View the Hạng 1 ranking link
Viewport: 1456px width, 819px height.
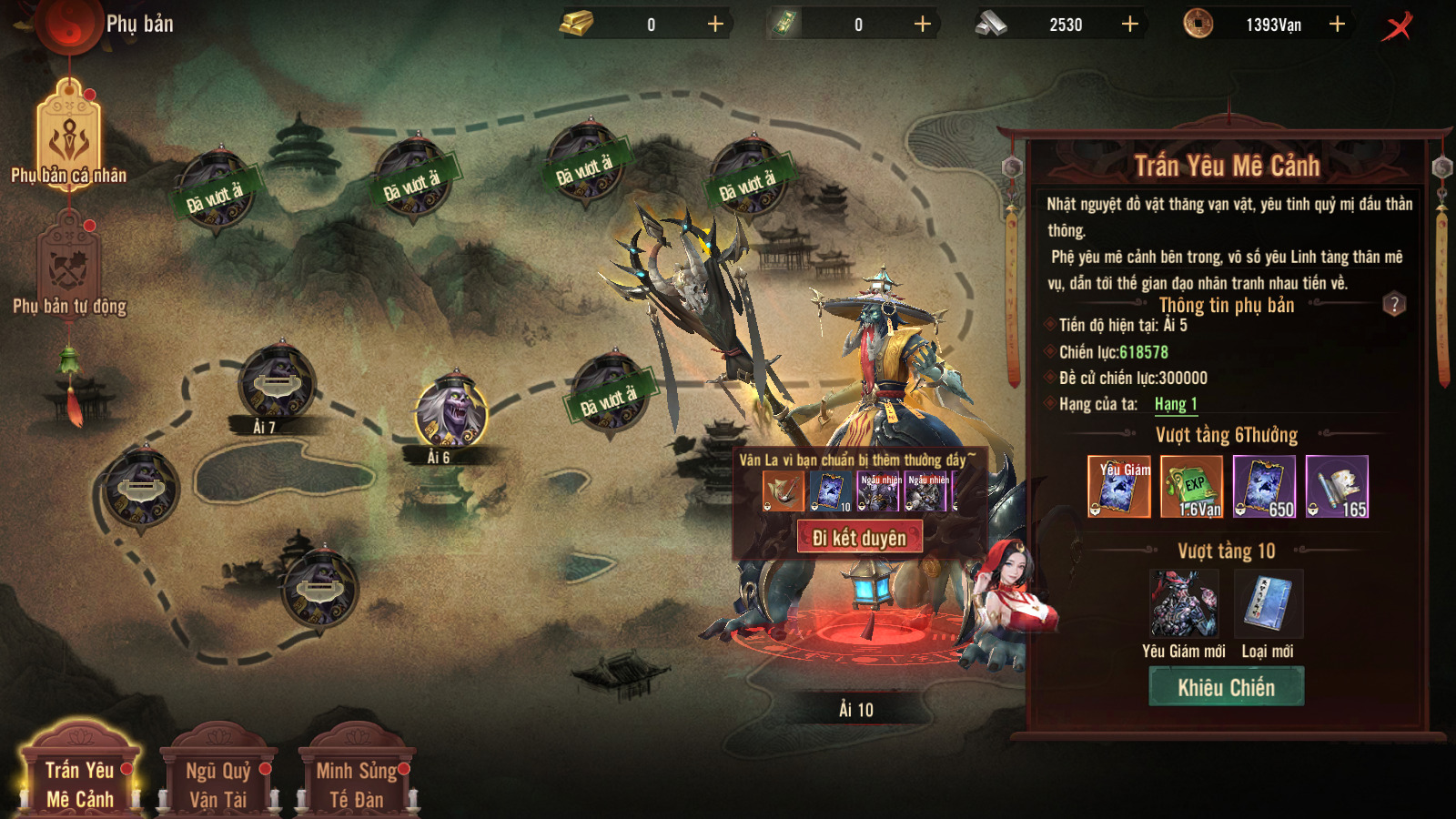(1176, 404)
